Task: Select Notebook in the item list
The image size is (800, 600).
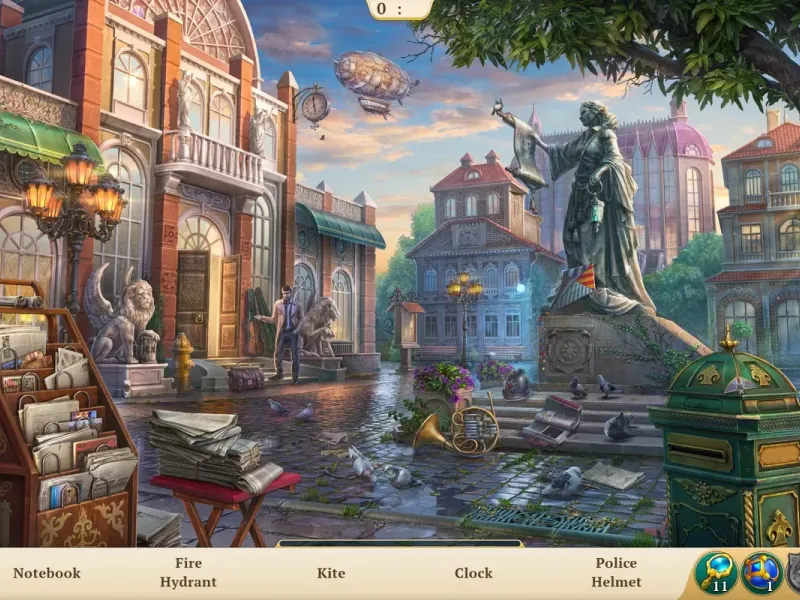Action: coord(47,573)
